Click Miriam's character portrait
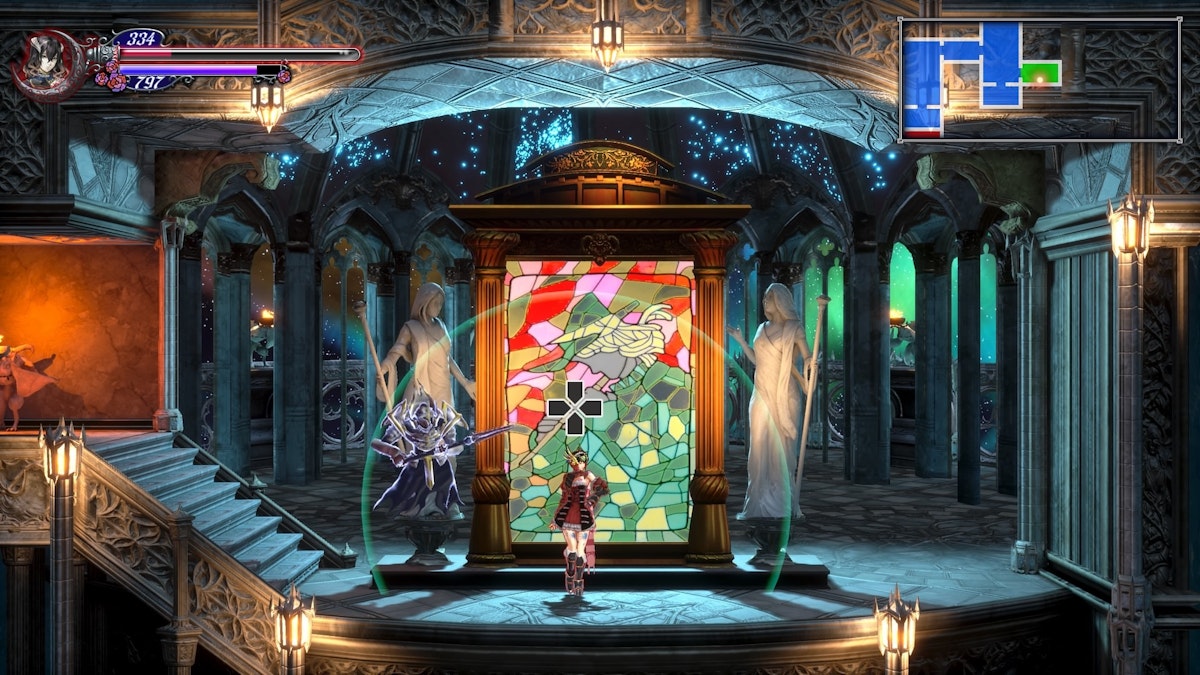 (47, 64)
